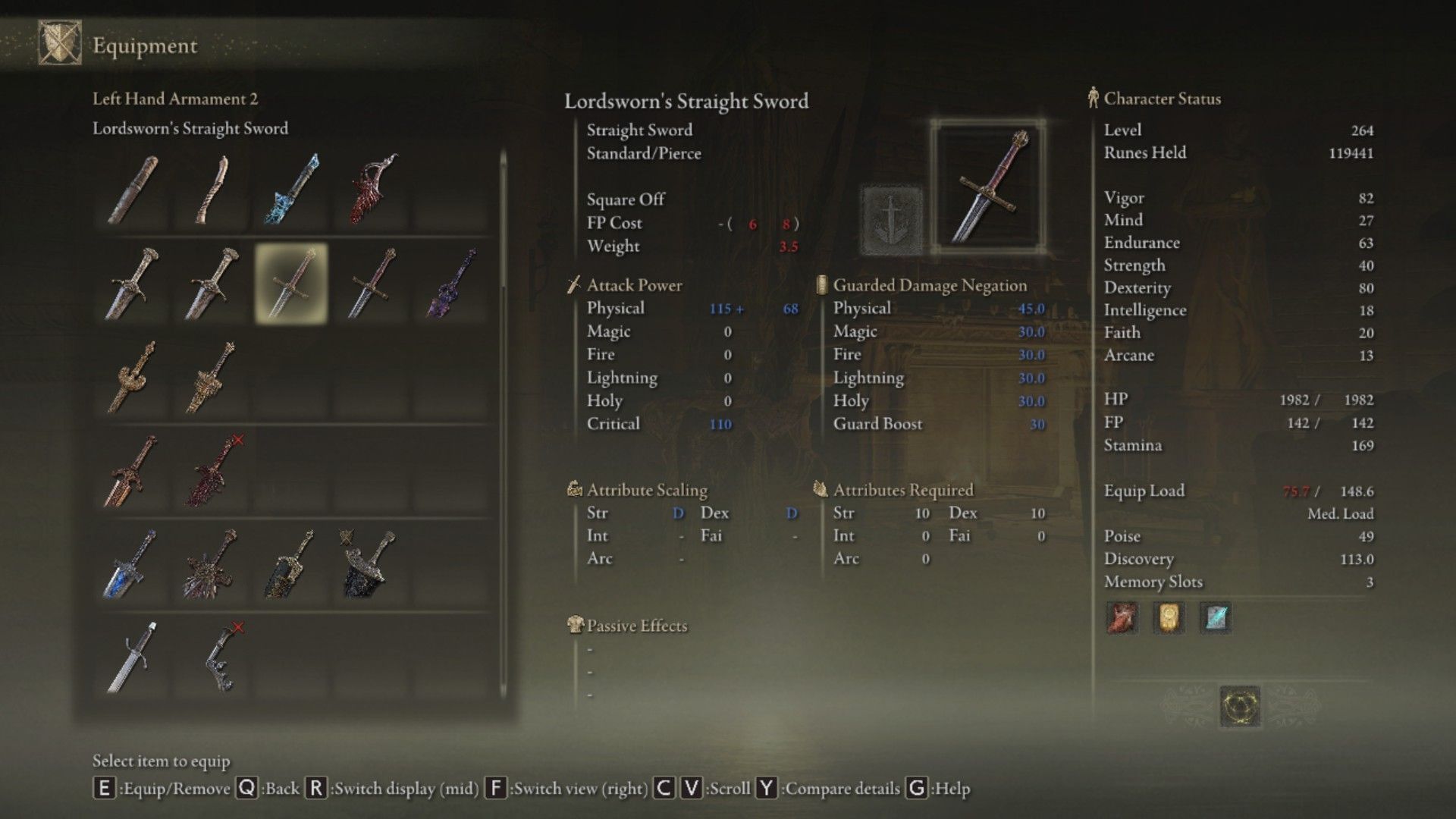Select the wide dark blade with gold trim
Viewport: 1456px width, 819px height.
tap(291, 563)
